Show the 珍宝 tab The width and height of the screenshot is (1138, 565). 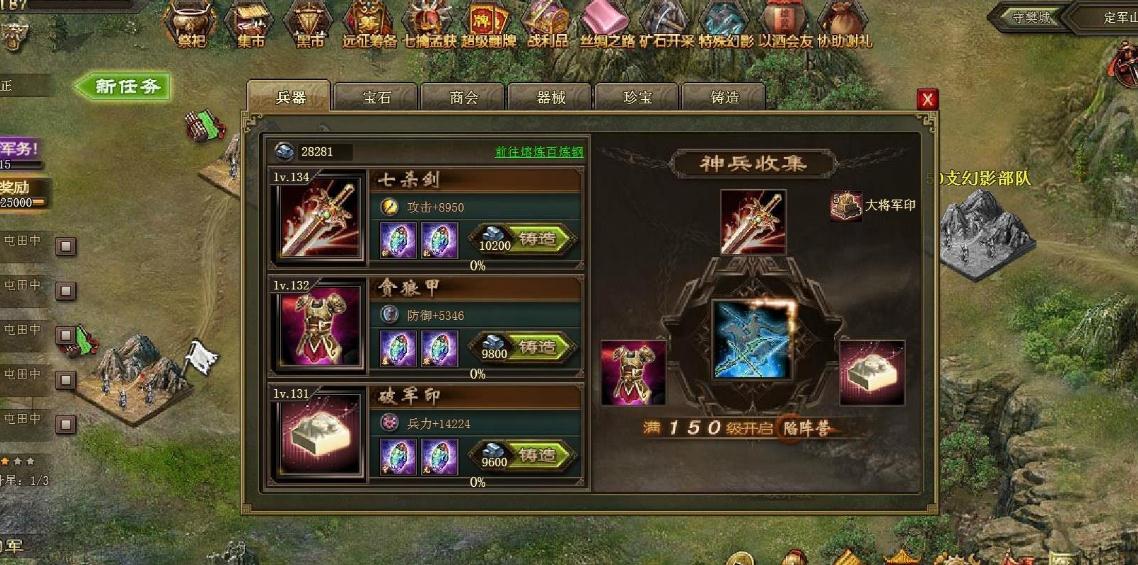637,98
